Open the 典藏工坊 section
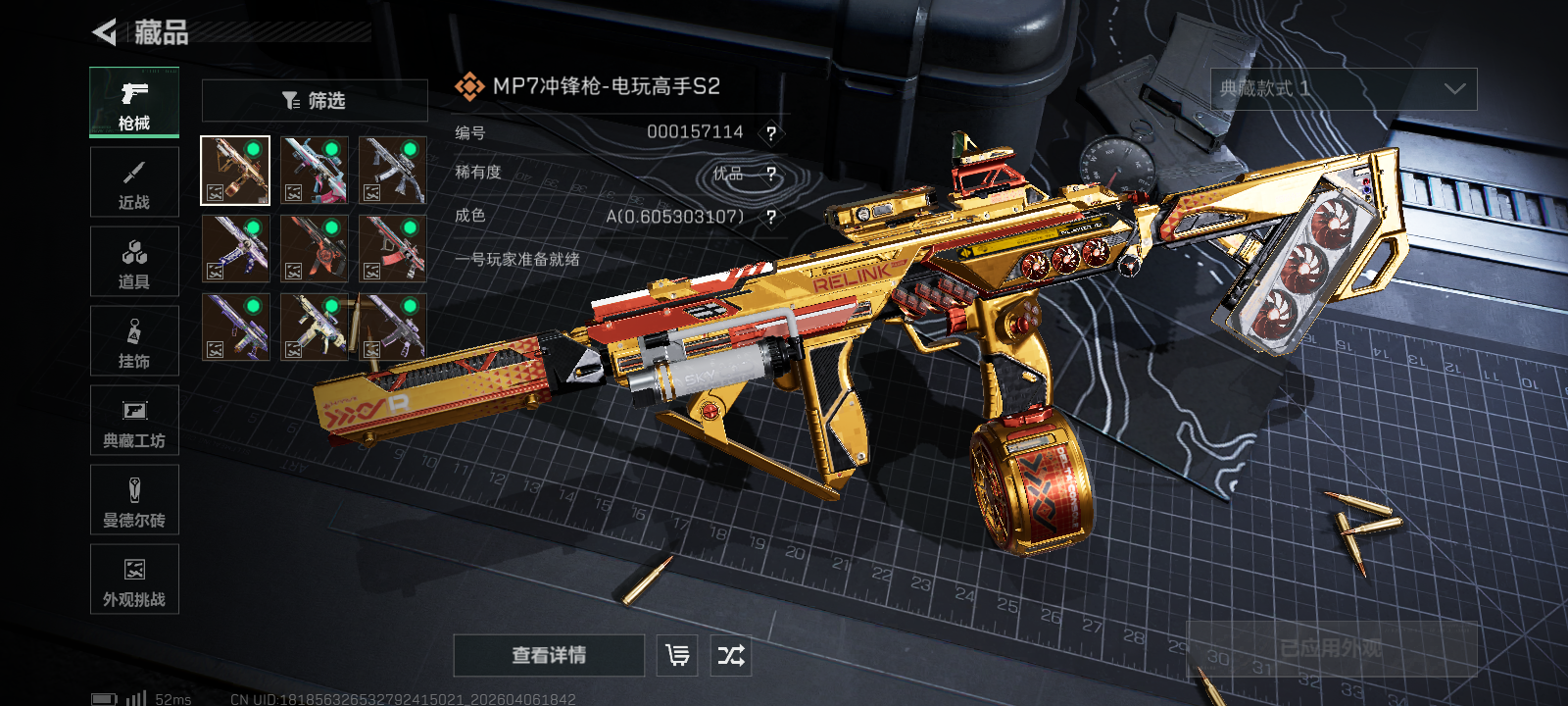This screenshot has height=706, width=1568. pos(134,422)
